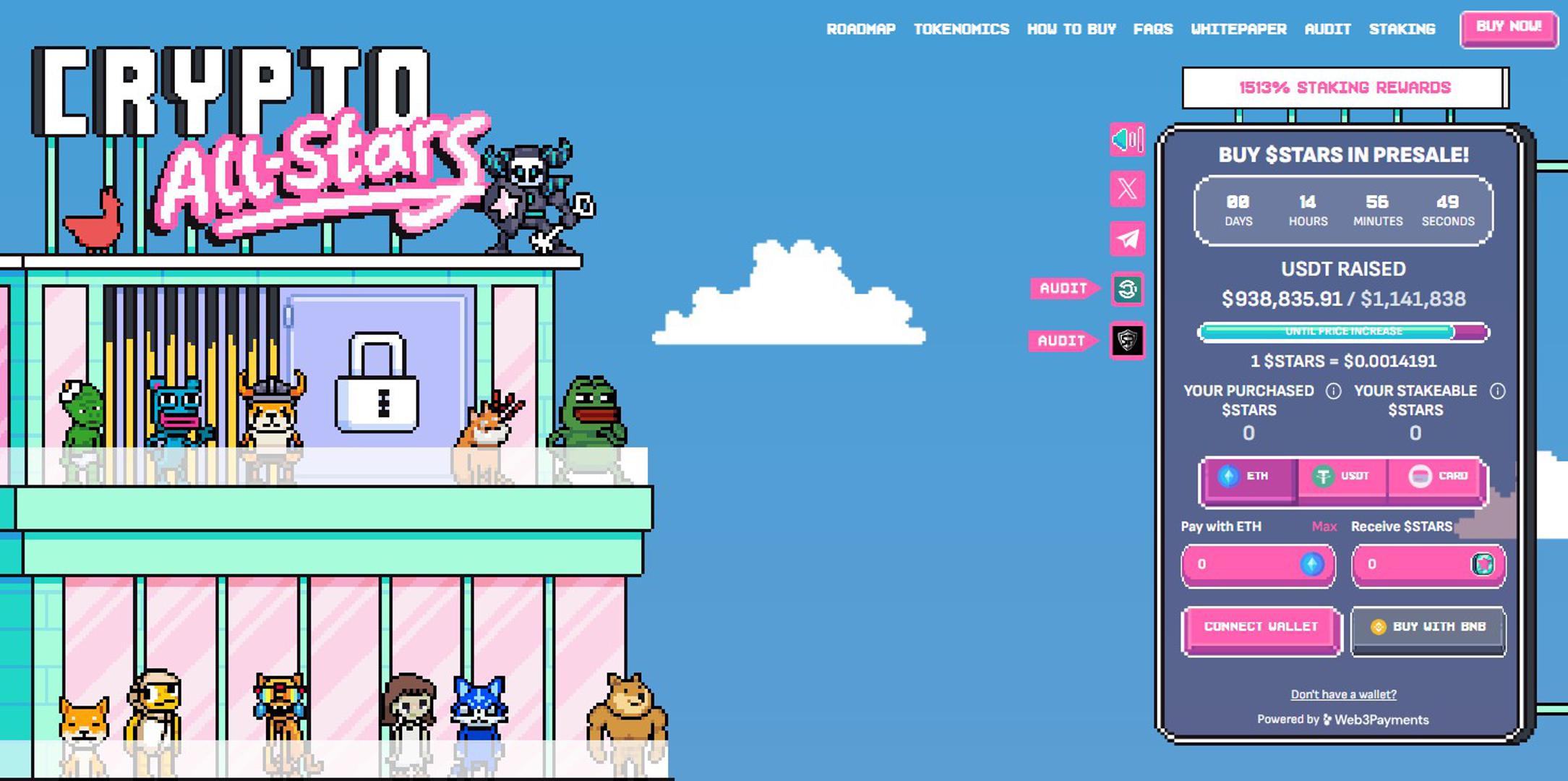Viewport: 1568px width, 781px height.
Task: View the FAQs section
Action: (x=1152, y=29)
